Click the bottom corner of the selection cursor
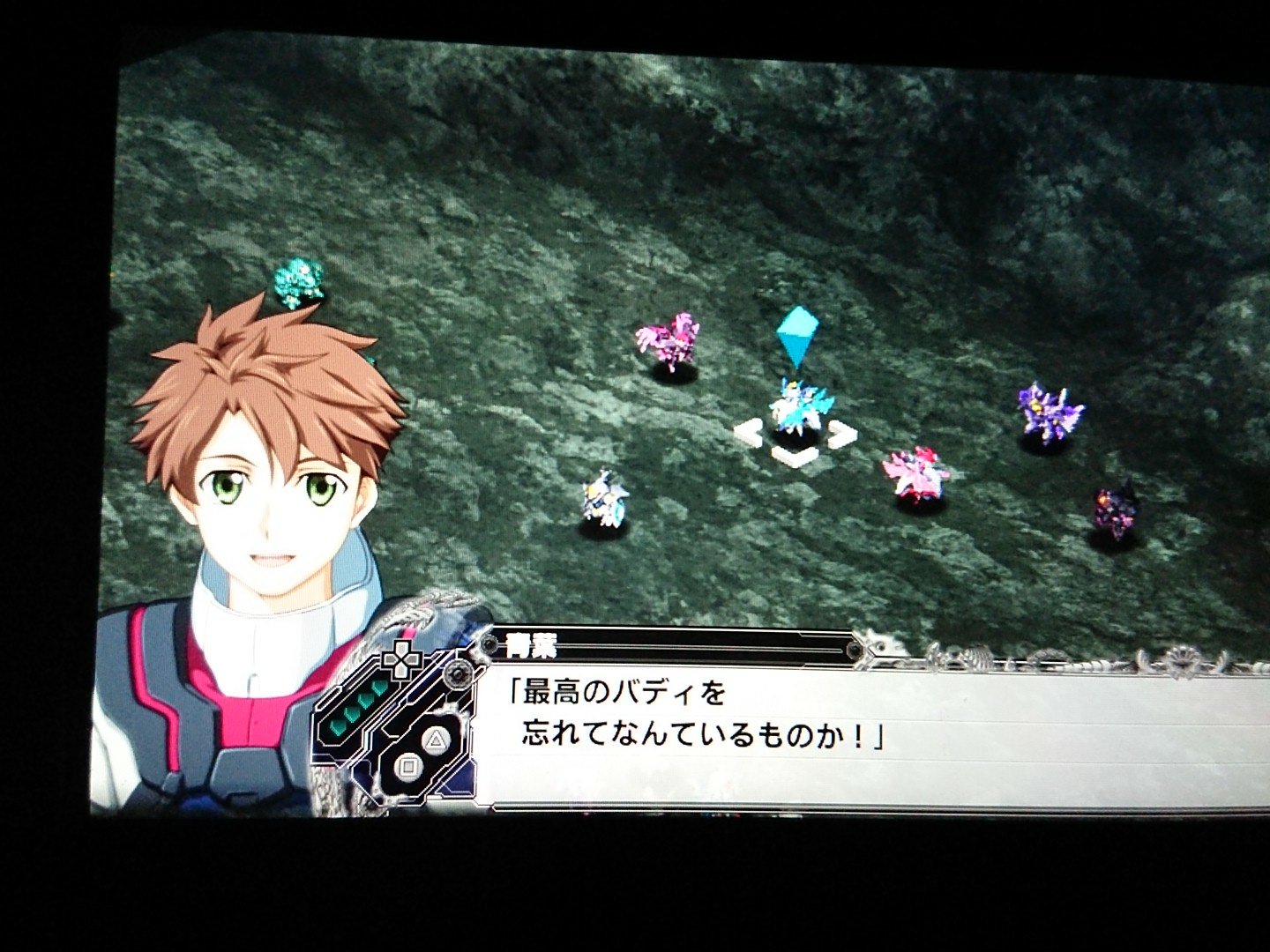The height and width of the screenshot is (952, 1270). [796, 458]
